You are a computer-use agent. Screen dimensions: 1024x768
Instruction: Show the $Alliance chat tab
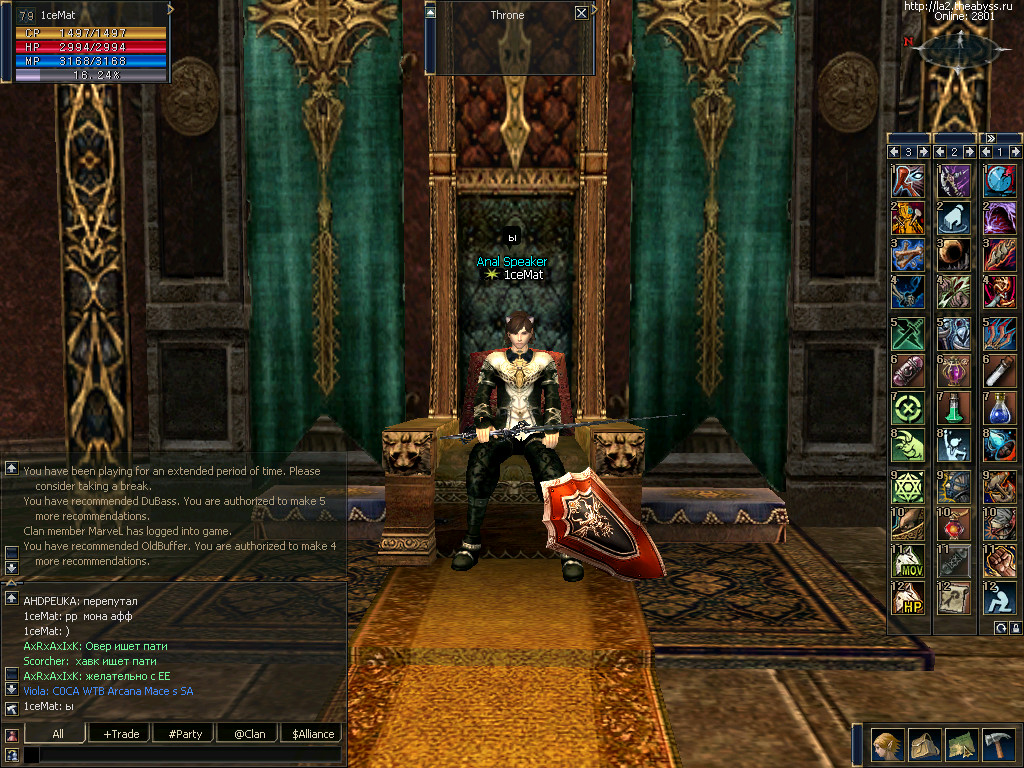point(312,734)
